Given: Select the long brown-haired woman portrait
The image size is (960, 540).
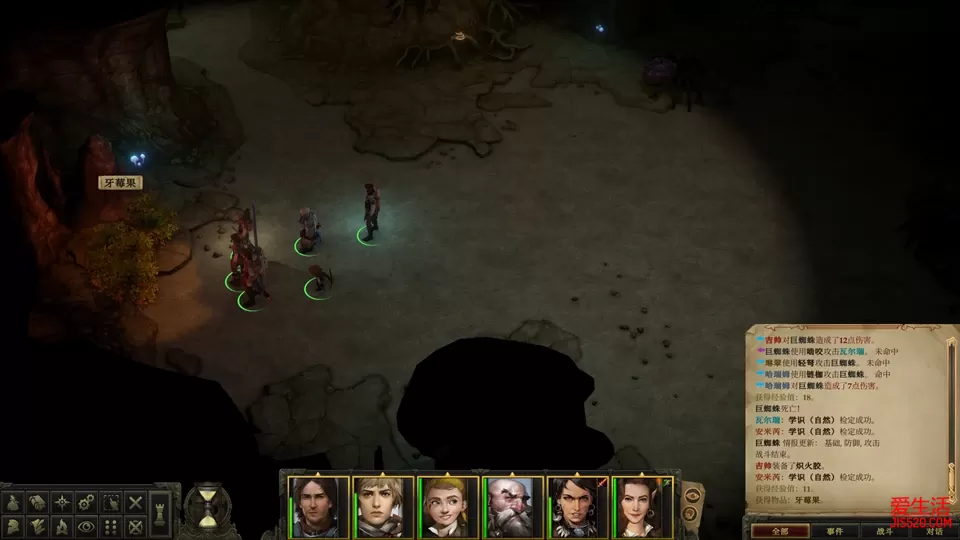Looking at the screenshot, I should click(x=642, y=507).
